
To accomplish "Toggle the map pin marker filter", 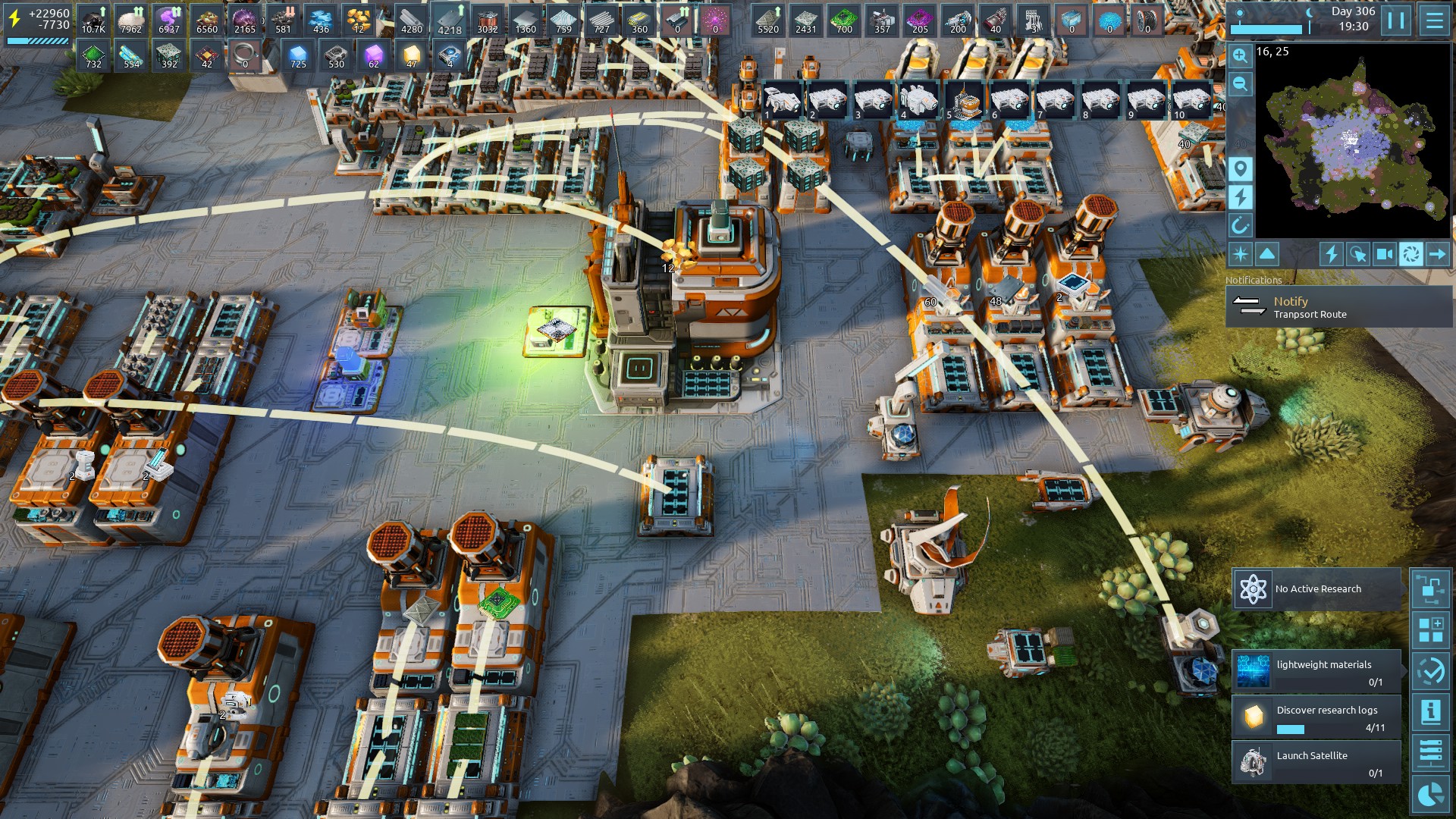I will coord(1240,168).
